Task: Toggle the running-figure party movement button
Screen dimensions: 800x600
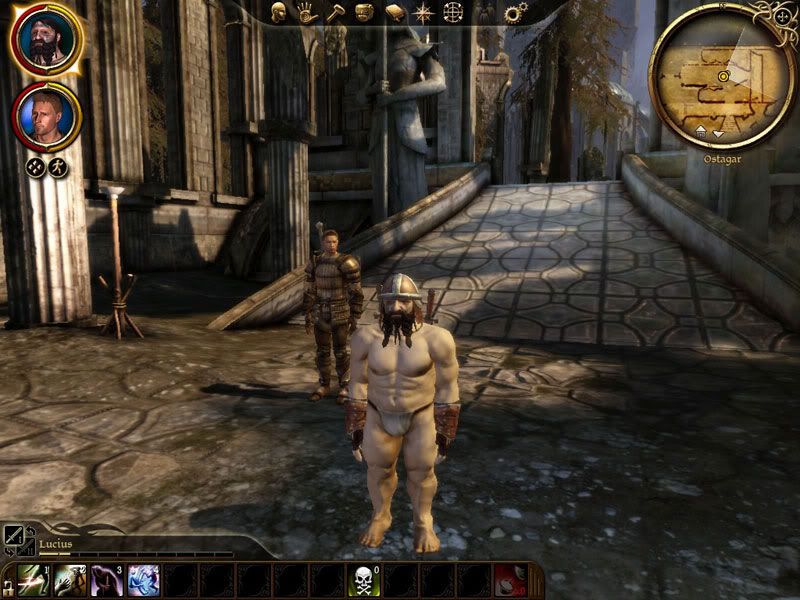Action: (x=58, y=168)
